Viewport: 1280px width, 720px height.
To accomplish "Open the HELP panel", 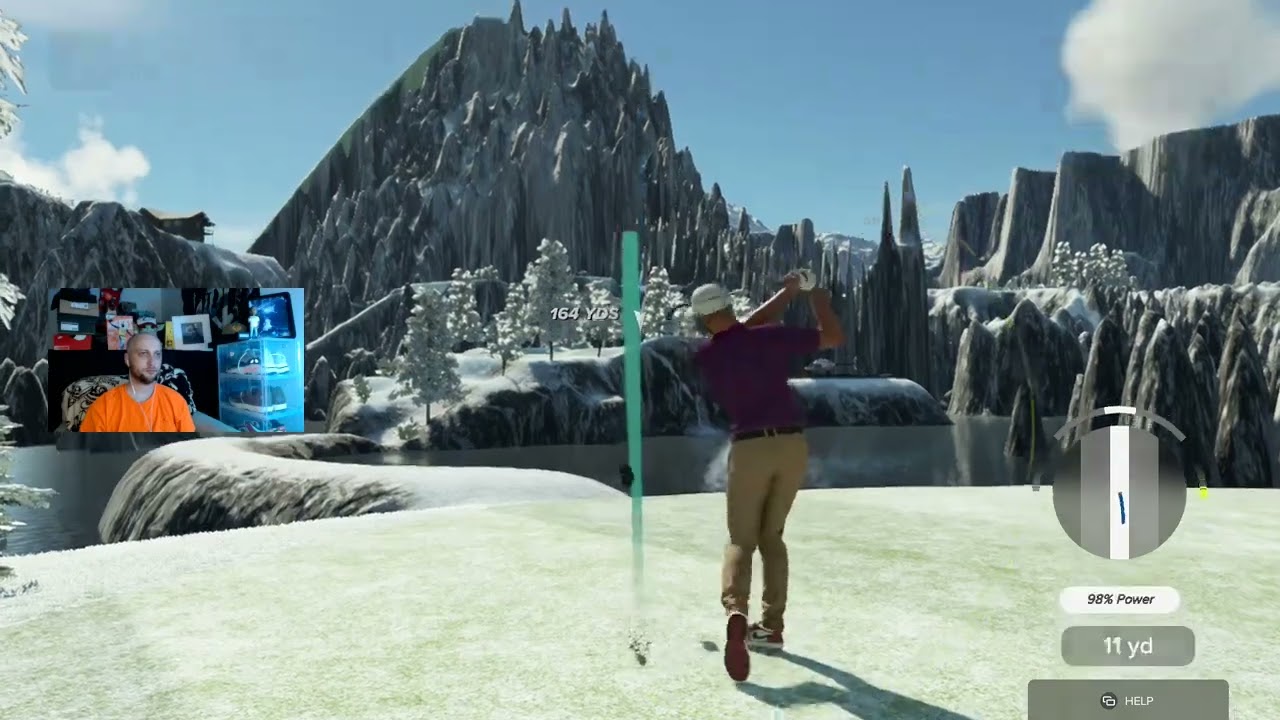I will coord(1127,700).
